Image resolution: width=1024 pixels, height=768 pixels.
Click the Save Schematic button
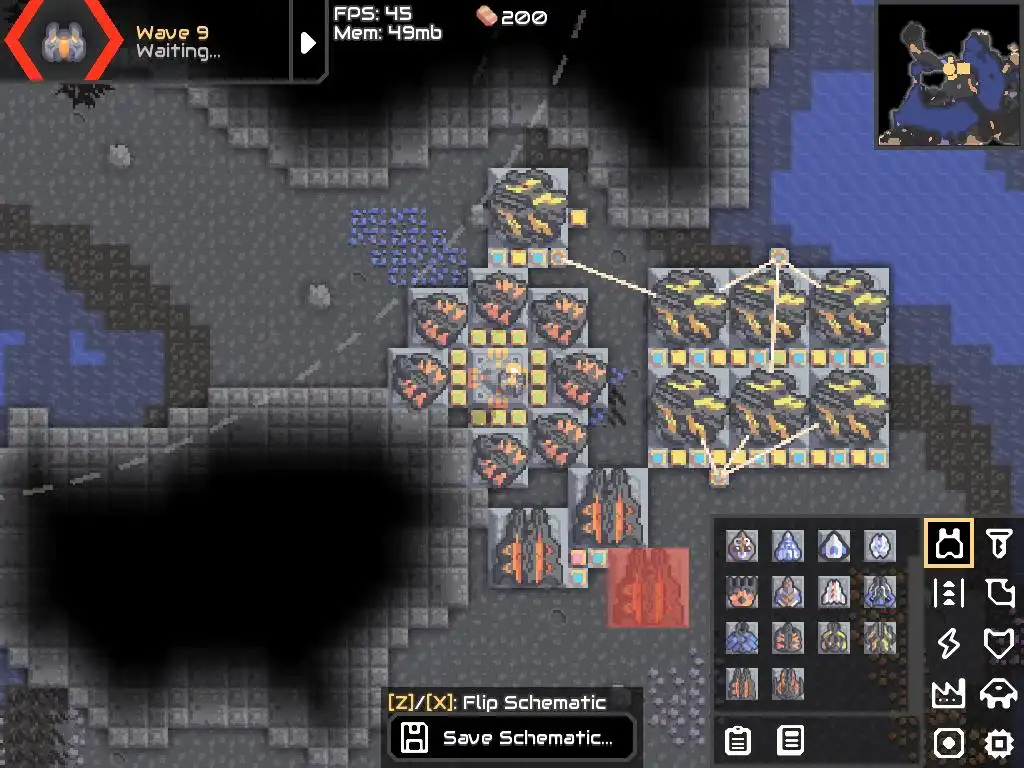tap(512, 739)
